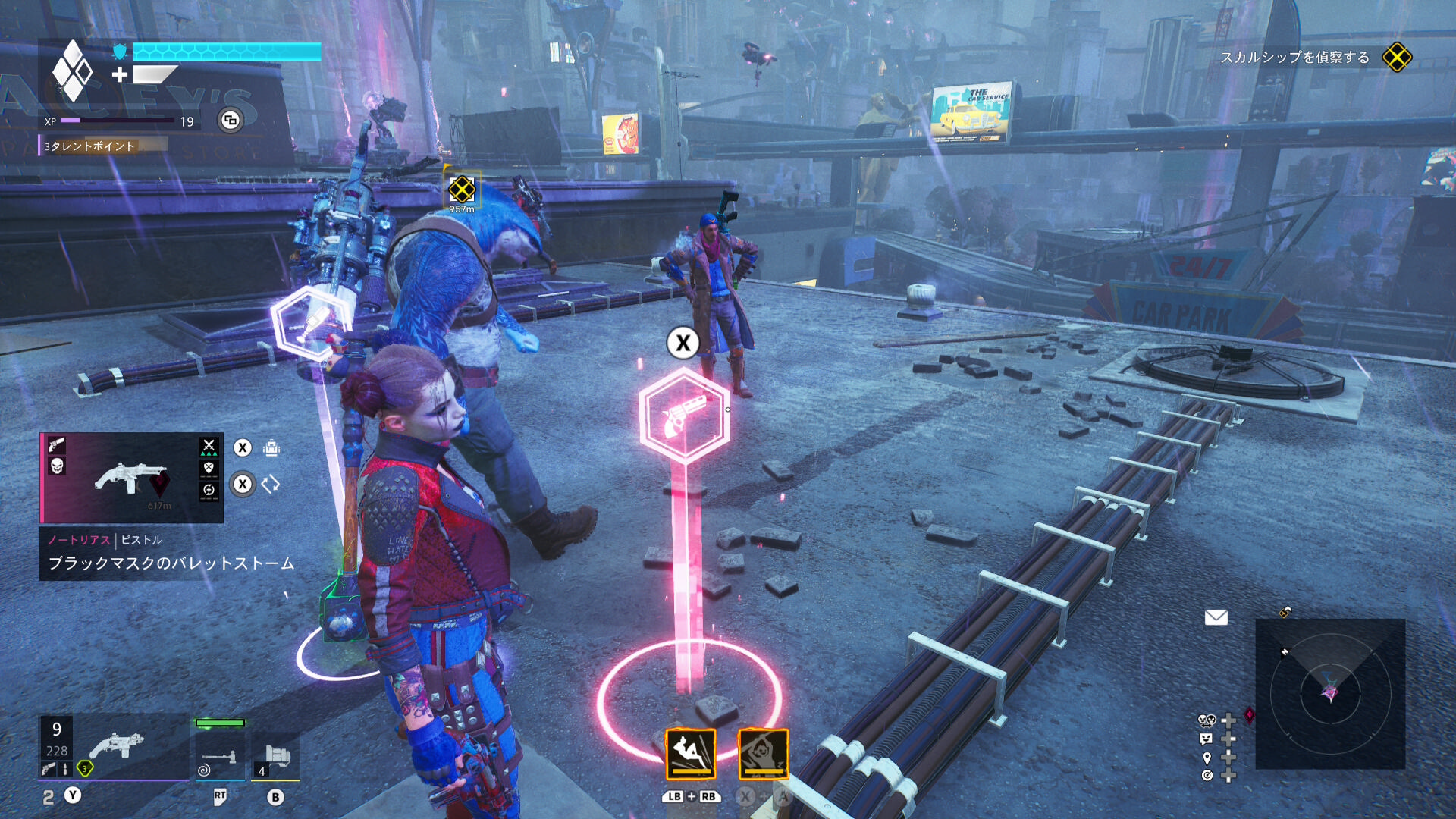
Task: Open the white envelope mail icon
Action: [x=1216, y=617]
